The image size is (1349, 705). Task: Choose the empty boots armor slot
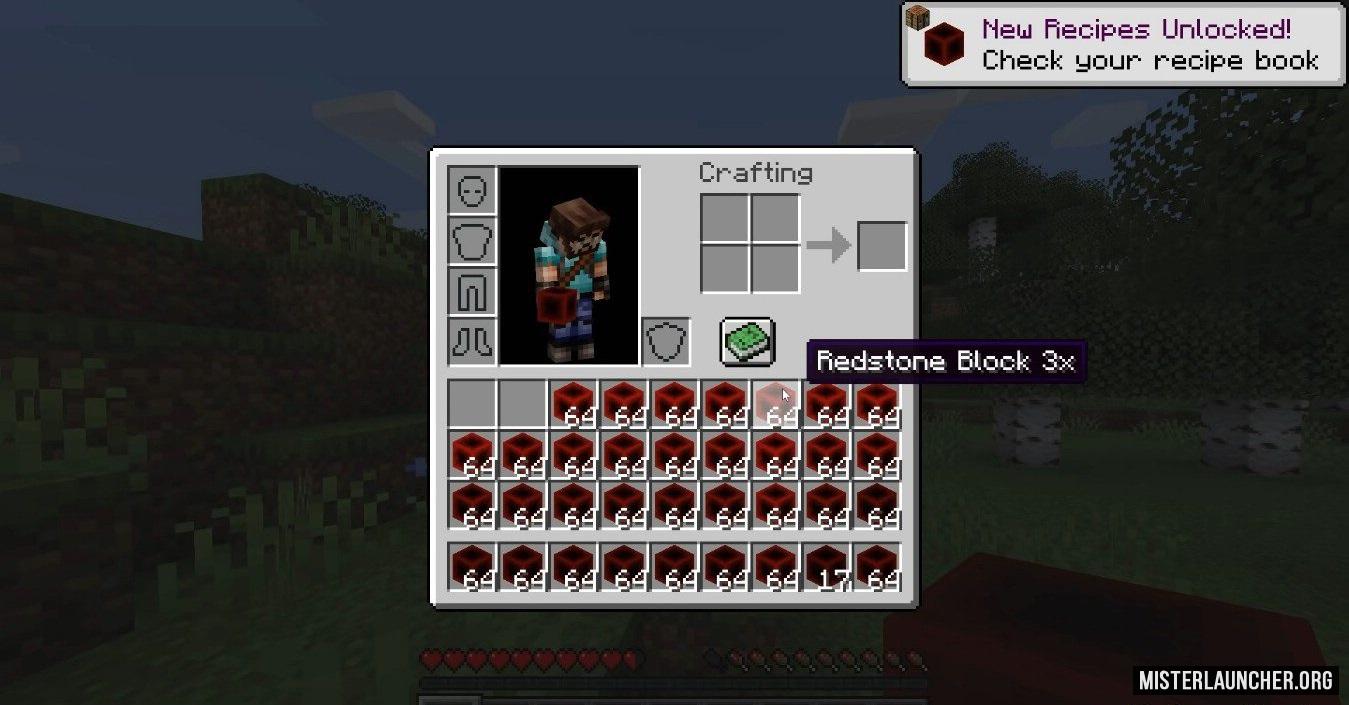pyautogui.click(x=472, y=342)
